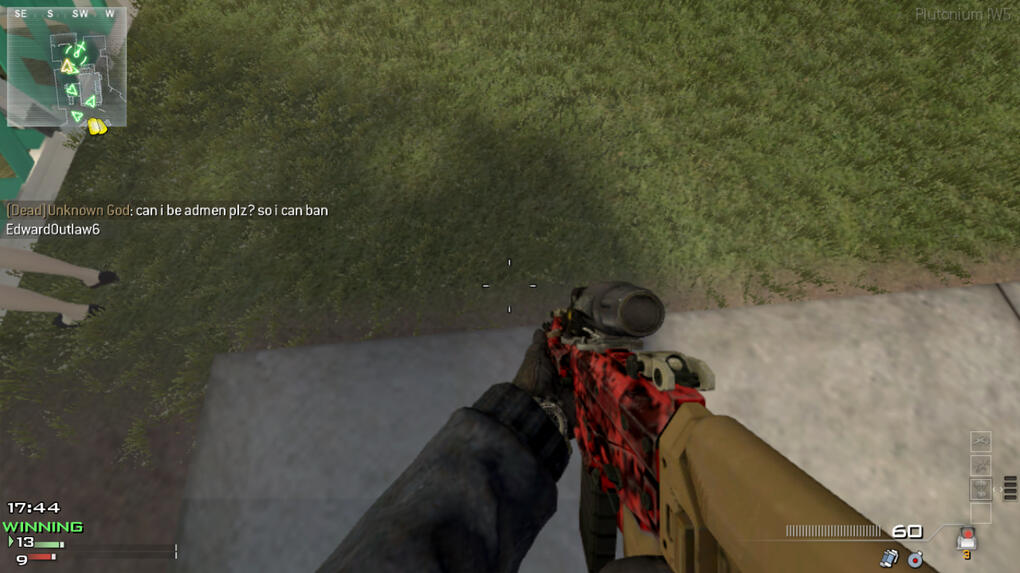Select the round red-dot lethal equipment icon
Image resolution: width=1020 pixels, height=573 pixels.
point(915,558)
